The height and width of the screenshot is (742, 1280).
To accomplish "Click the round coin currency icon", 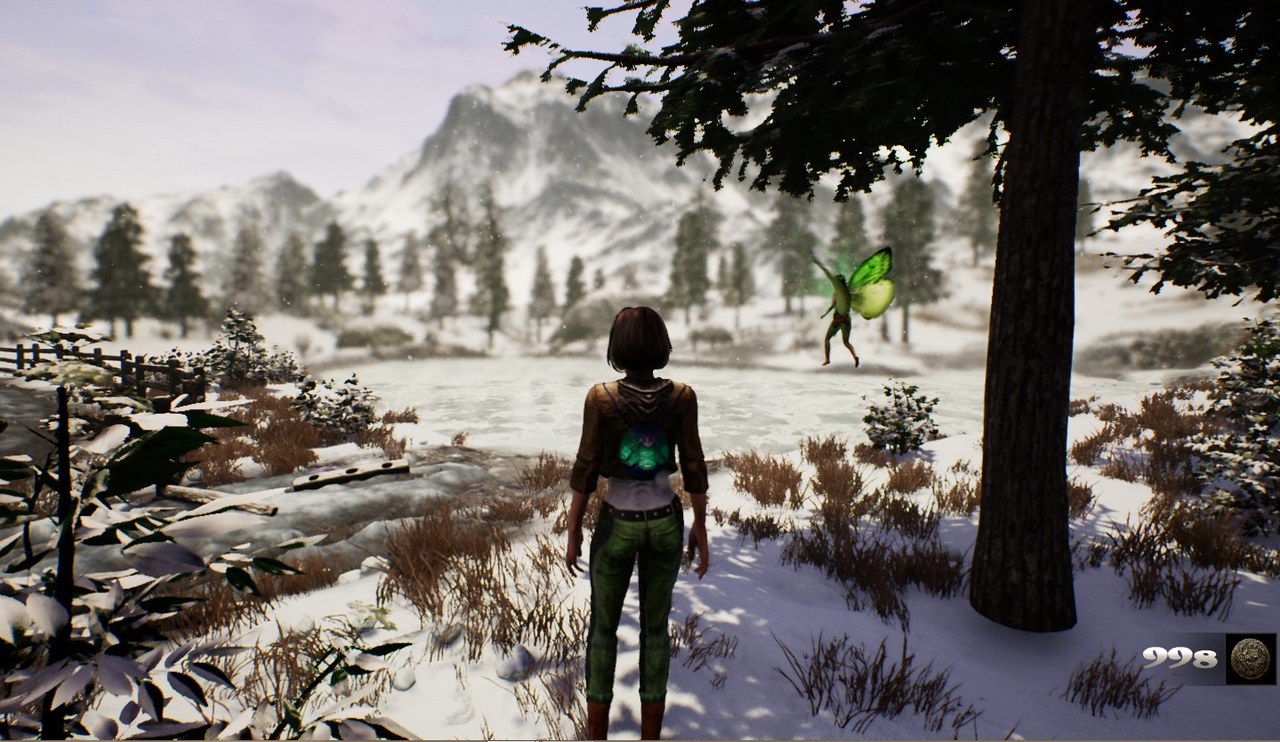I will 1250,659.
